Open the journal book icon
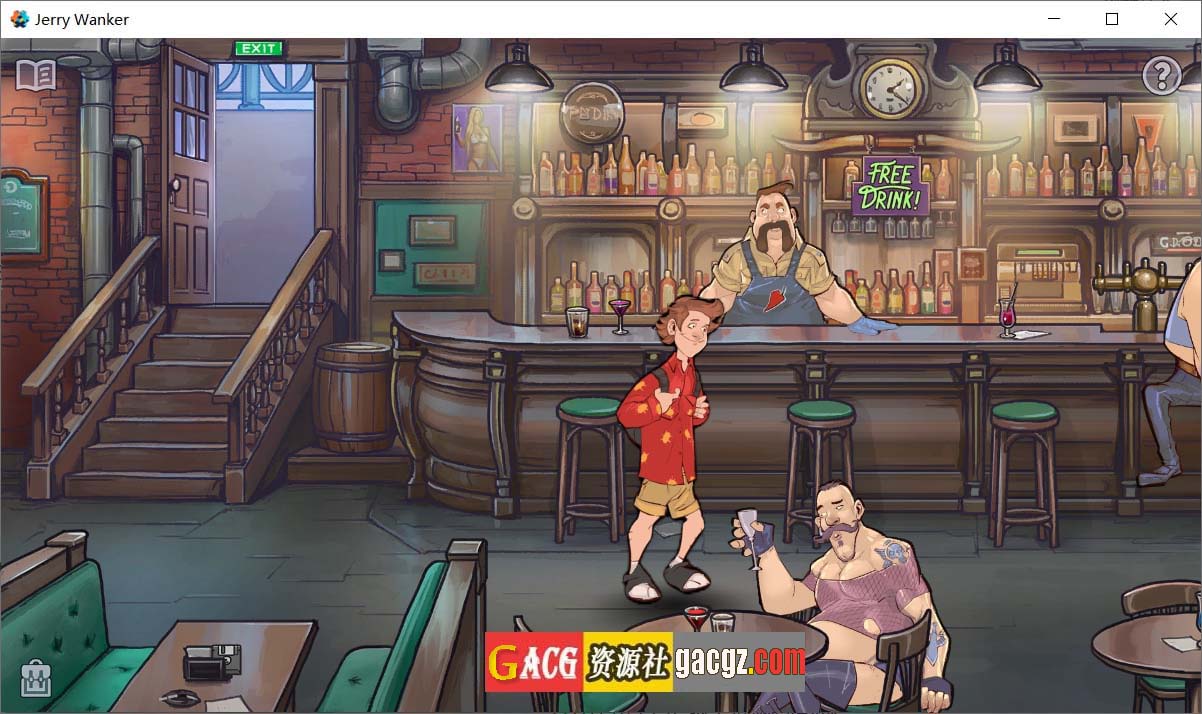The image size is (1202, 714). tap(36, 75)
